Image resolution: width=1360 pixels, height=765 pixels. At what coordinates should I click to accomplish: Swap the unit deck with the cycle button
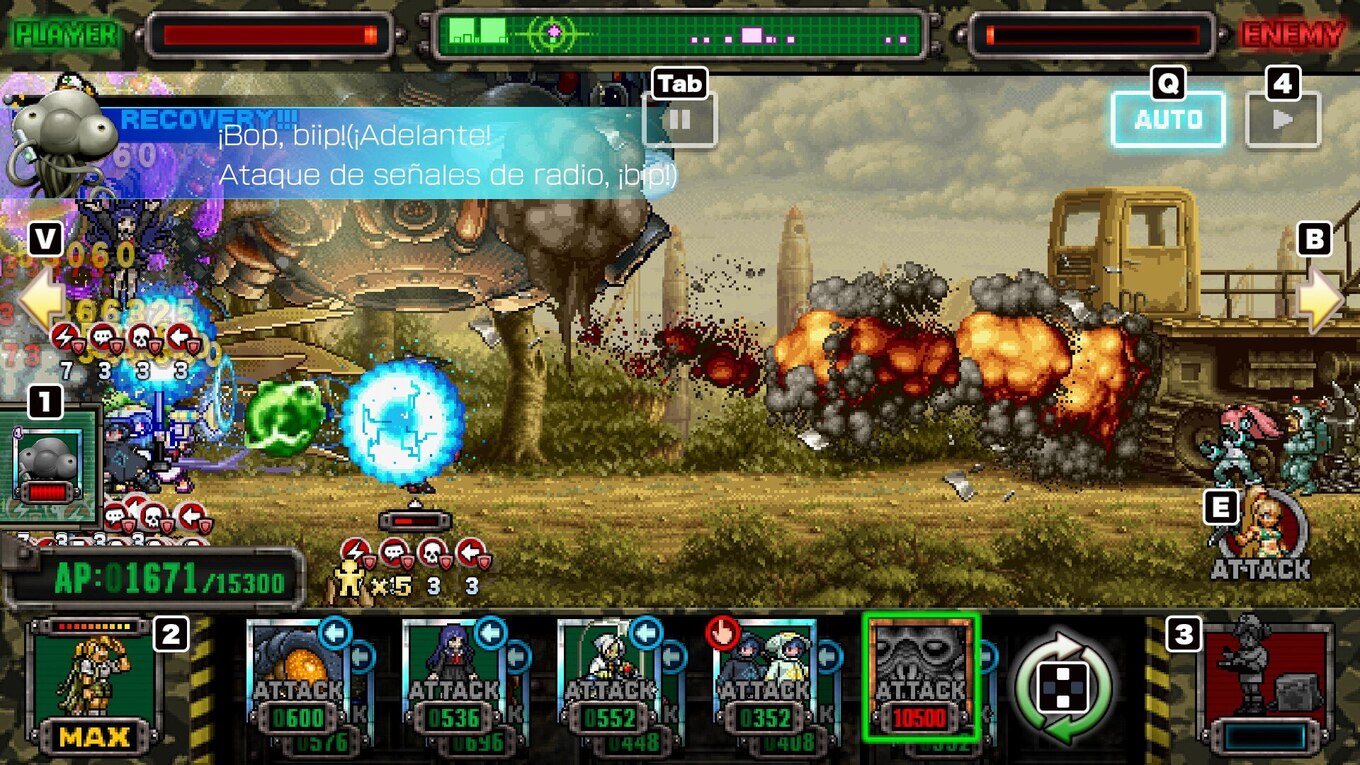(1063, 688)
